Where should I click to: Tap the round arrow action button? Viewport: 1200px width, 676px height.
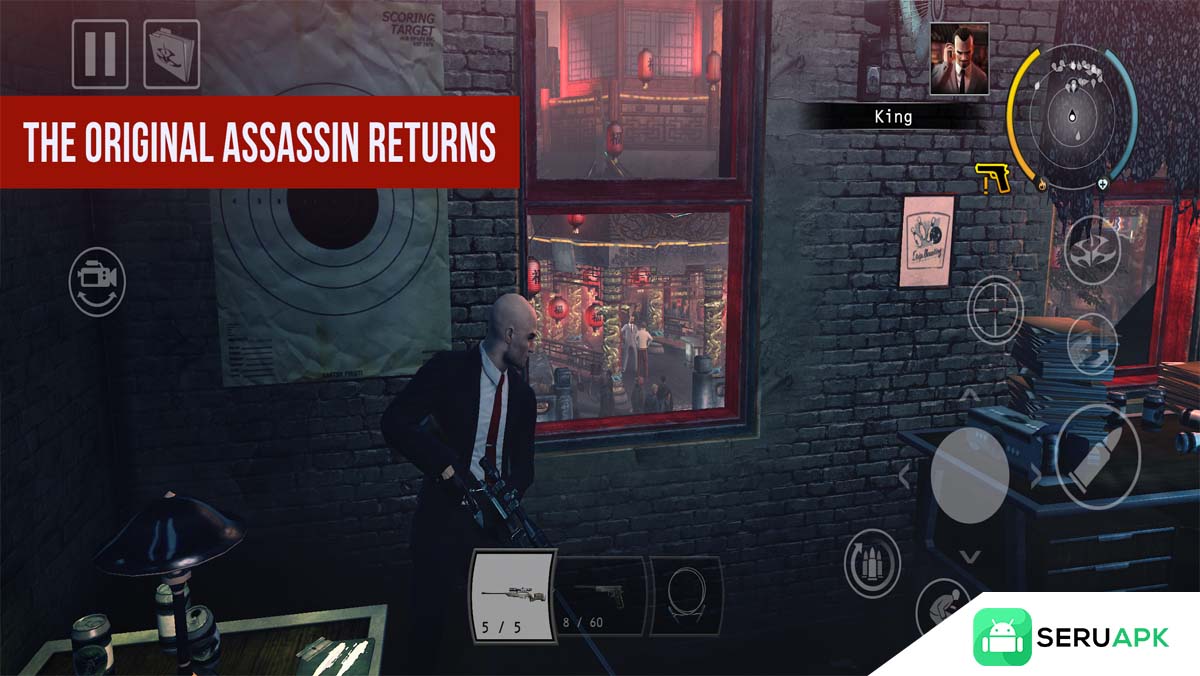pyautogui.click(x=1091, y=343)
